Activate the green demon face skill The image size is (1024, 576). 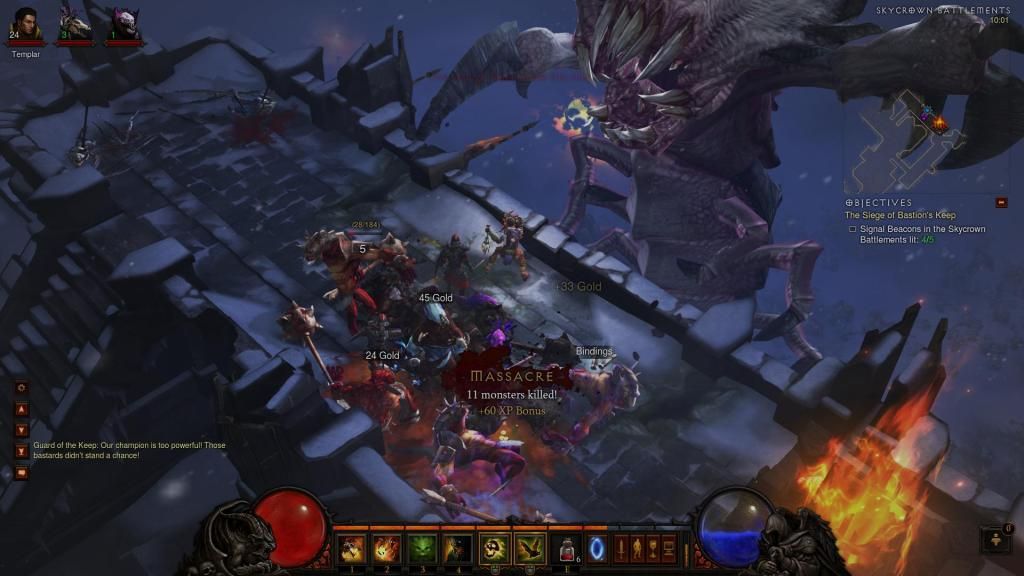(x=422, y=547)
